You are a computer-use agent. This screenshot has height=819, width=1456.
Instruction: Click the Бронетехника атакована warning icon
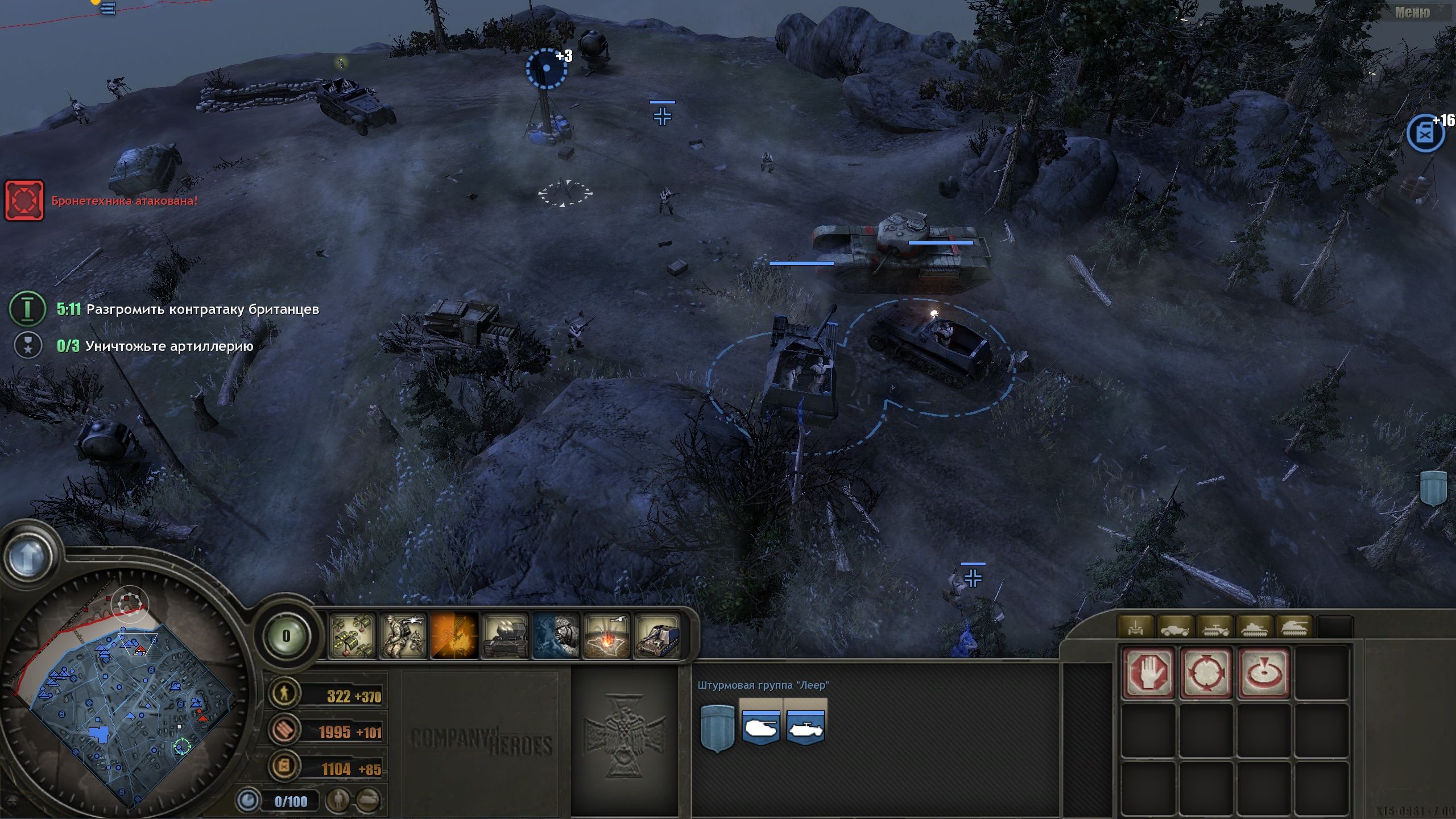coord(24,200)
